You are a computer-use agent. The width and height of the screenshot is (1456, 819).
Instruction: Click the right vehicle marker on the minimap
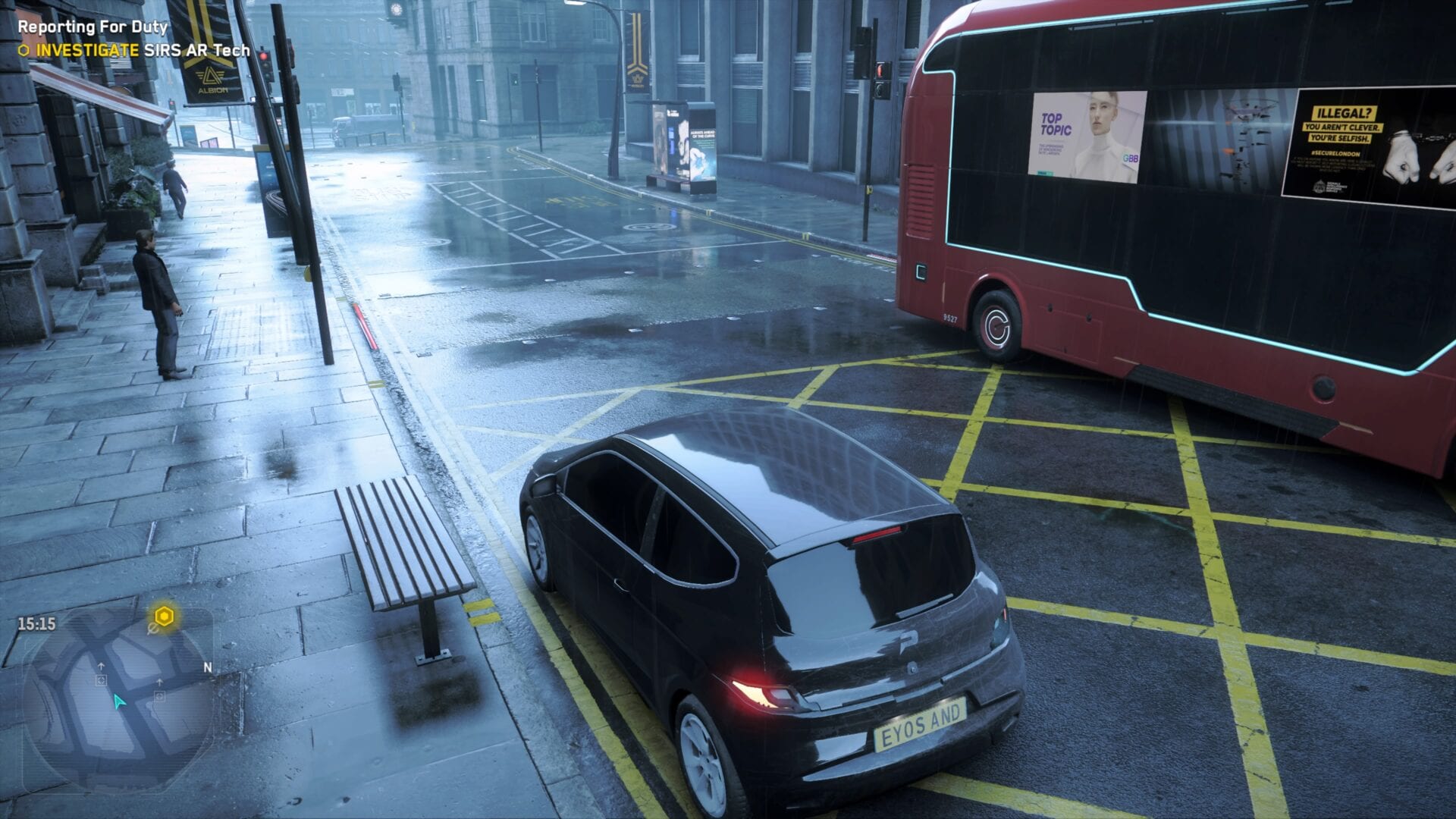pos(159,697)
